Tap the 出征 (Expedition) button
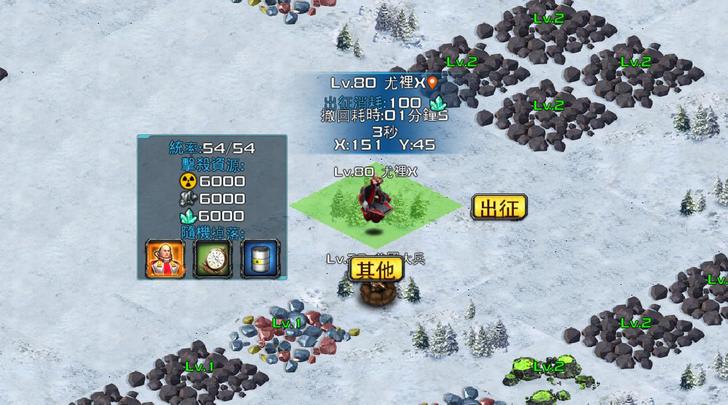The height and width of the screenshot is (405, 728). (498, 208)
